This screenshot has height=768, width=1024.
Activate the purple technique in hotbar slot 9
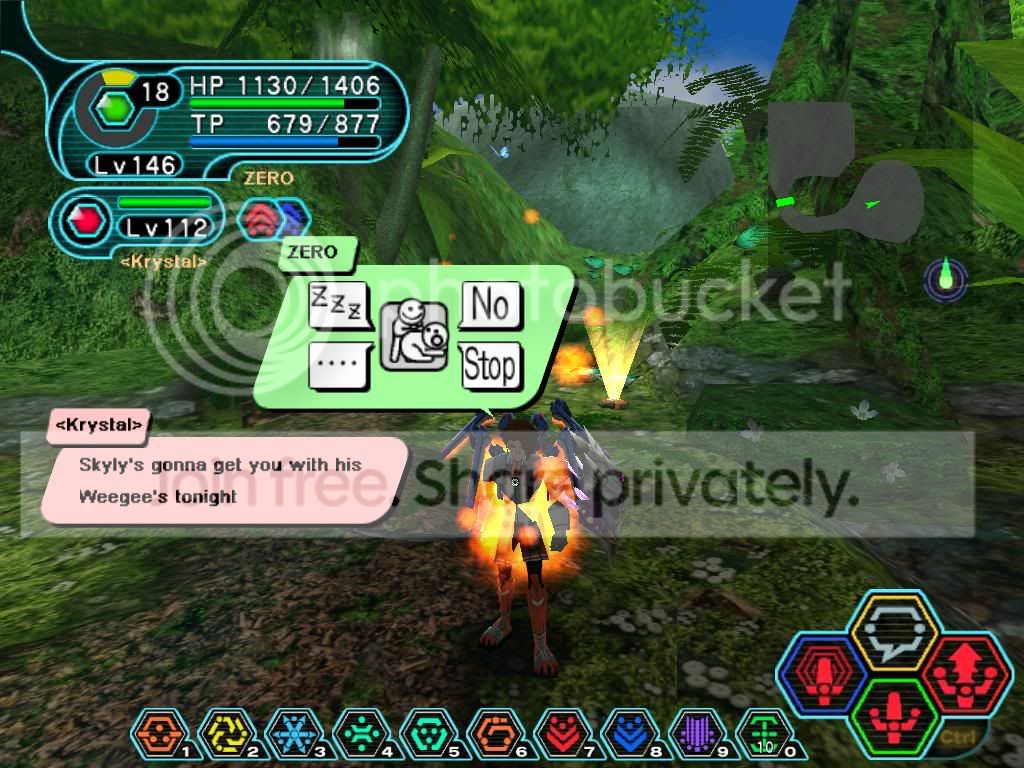(691, 736)
